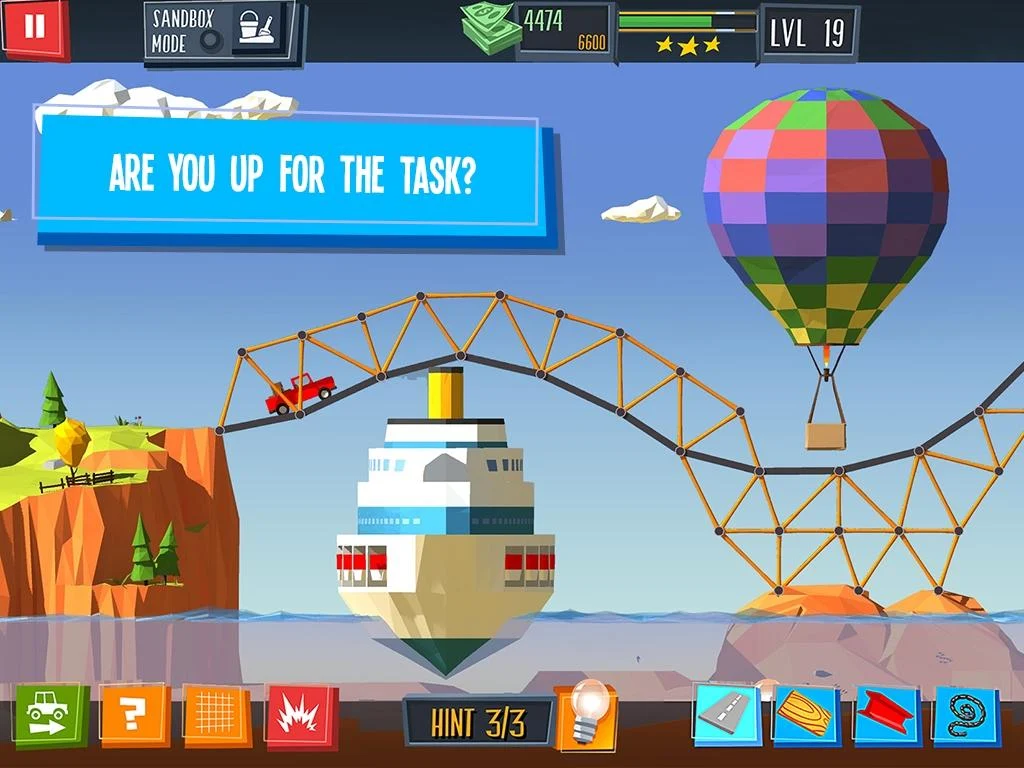Choose the wood plank material
This screenshot has height=768, width=1024.
805,714
